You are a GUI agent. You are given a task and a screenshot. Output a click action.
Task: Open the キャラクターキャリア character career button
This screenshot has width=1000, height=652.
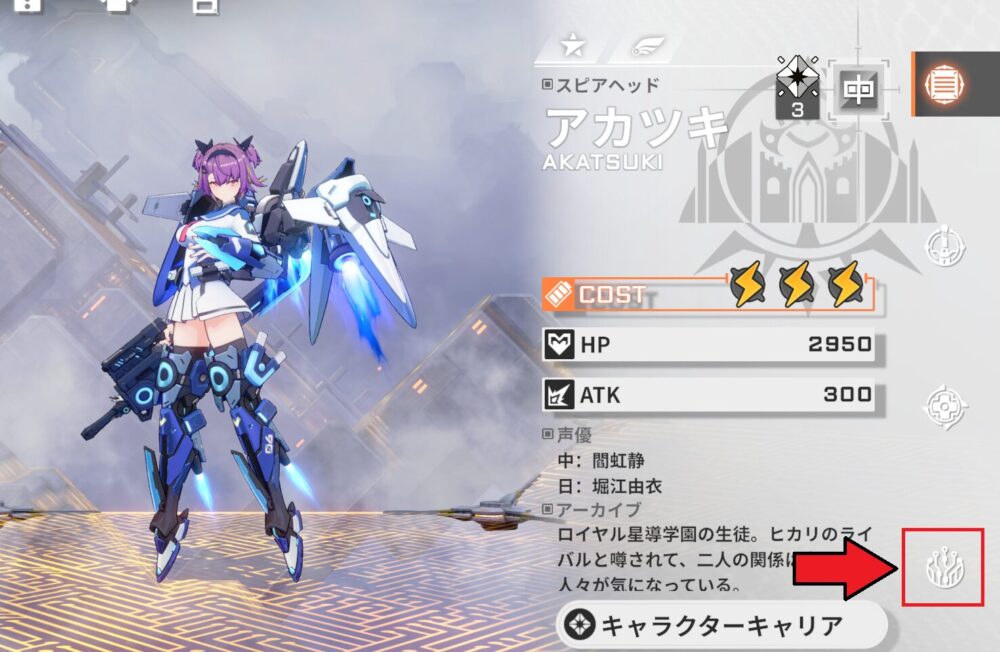pyautogui.click(x=722, y=626)
